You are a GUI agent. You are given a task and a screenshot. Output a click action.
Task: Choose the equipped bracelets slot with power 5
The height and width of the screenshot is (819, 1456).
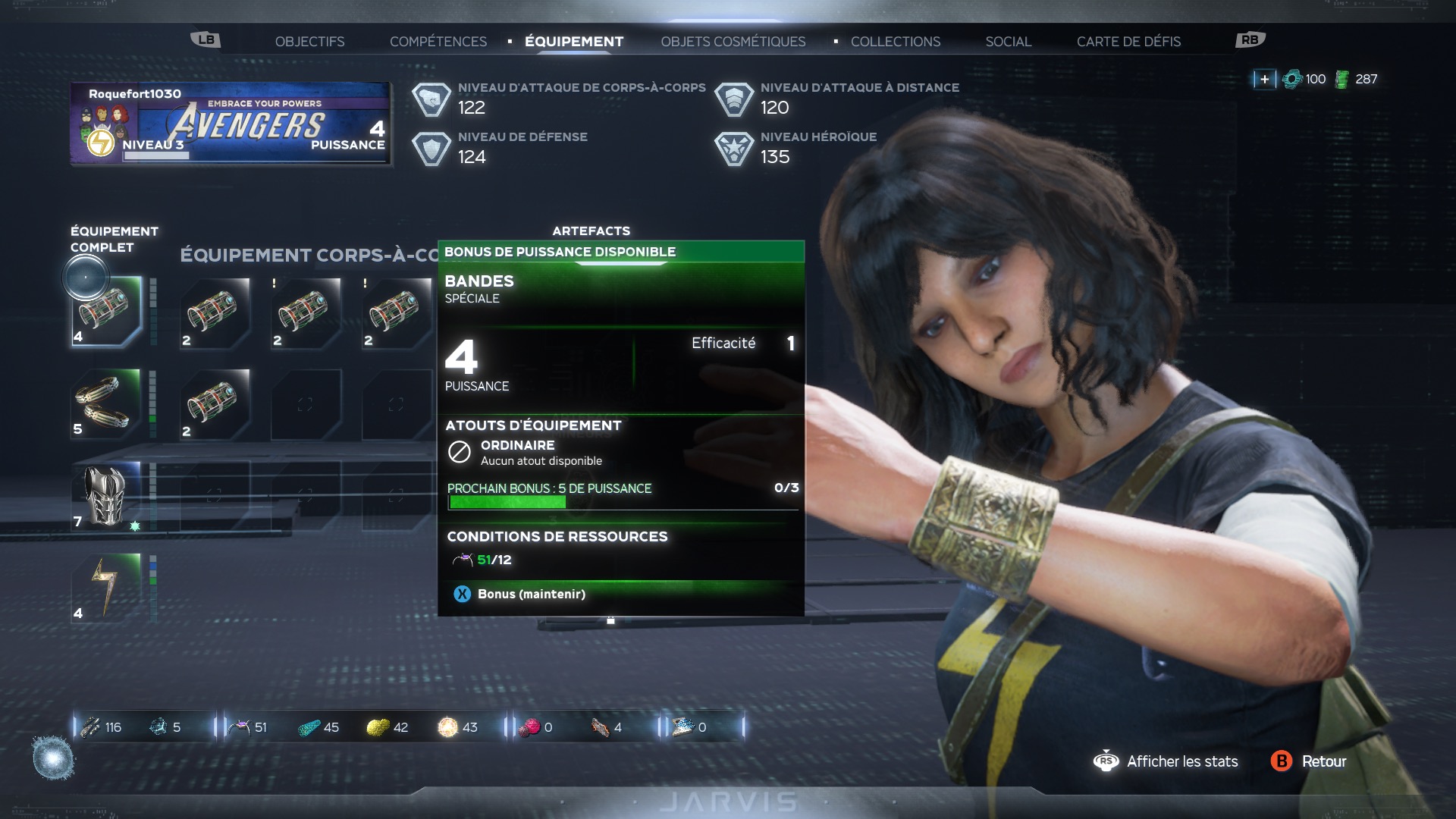pyautogui.click(x=106, y=403)
